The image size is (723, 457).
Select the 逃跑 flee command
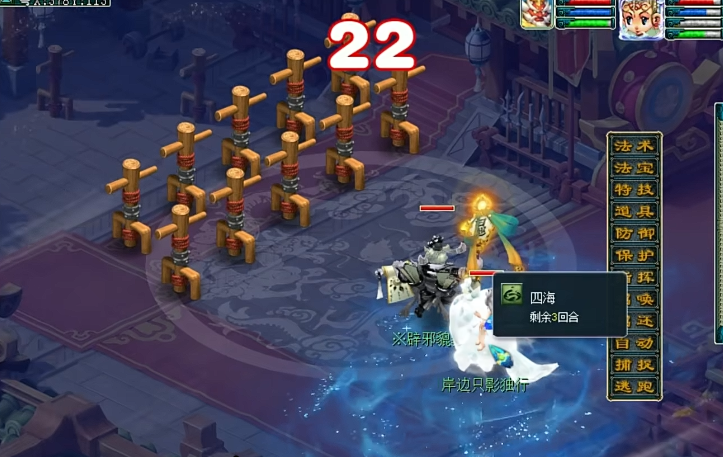pyautogui.click(x=634, y=387)
